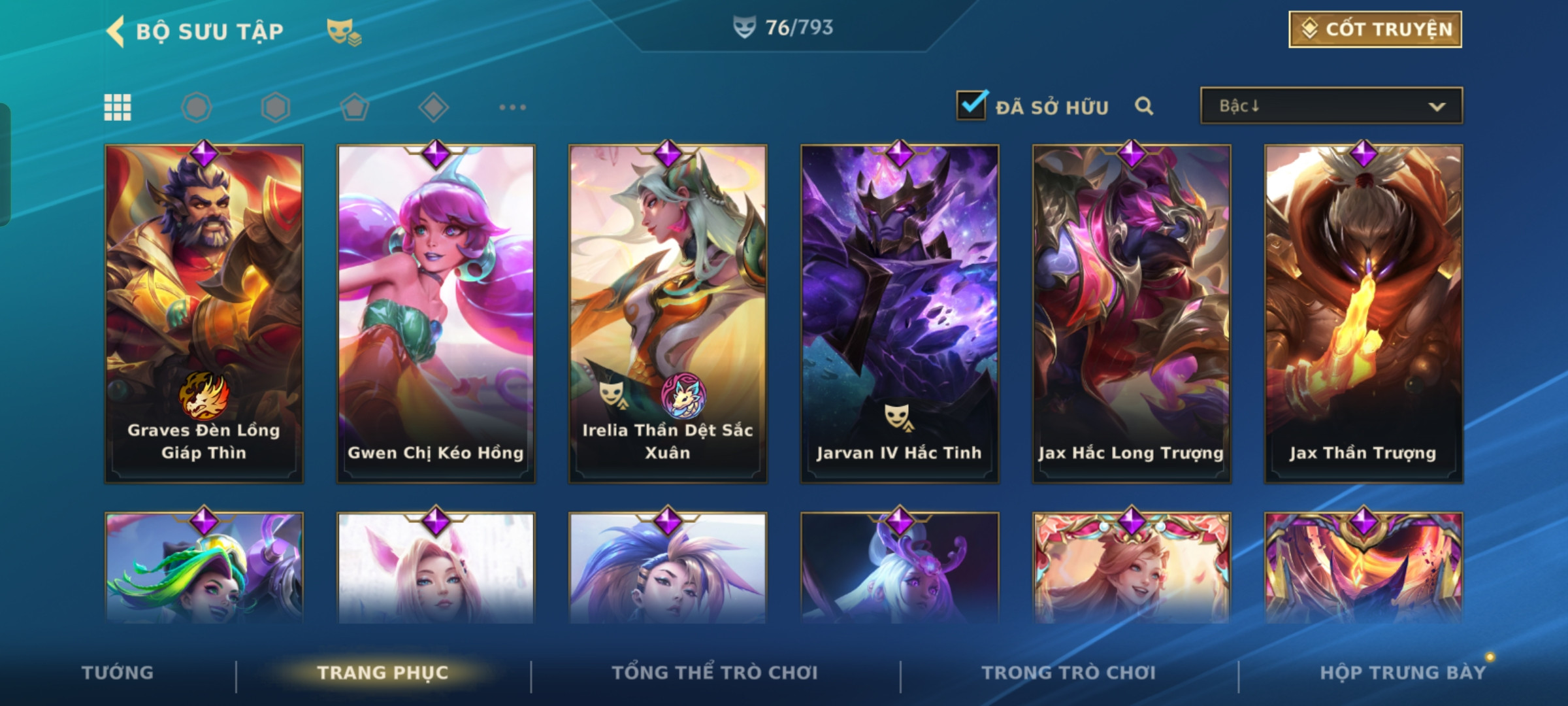
Task: Select the diamond-shaped rarity filter
Action: pos(433,107)
